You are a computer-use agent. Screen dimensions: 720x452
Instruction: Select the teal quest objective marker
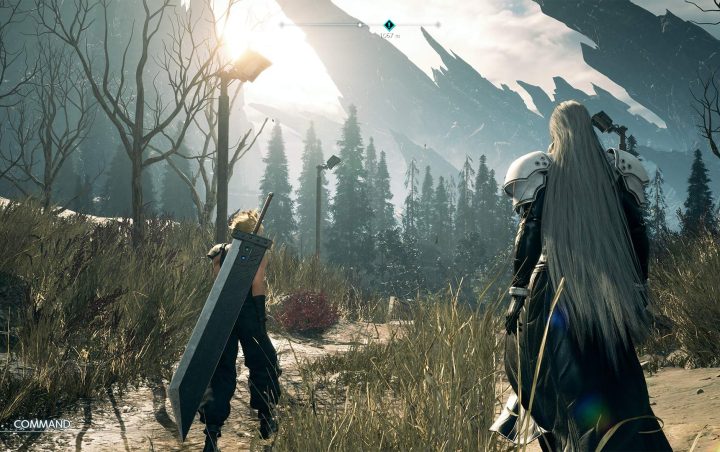[389, 25]
